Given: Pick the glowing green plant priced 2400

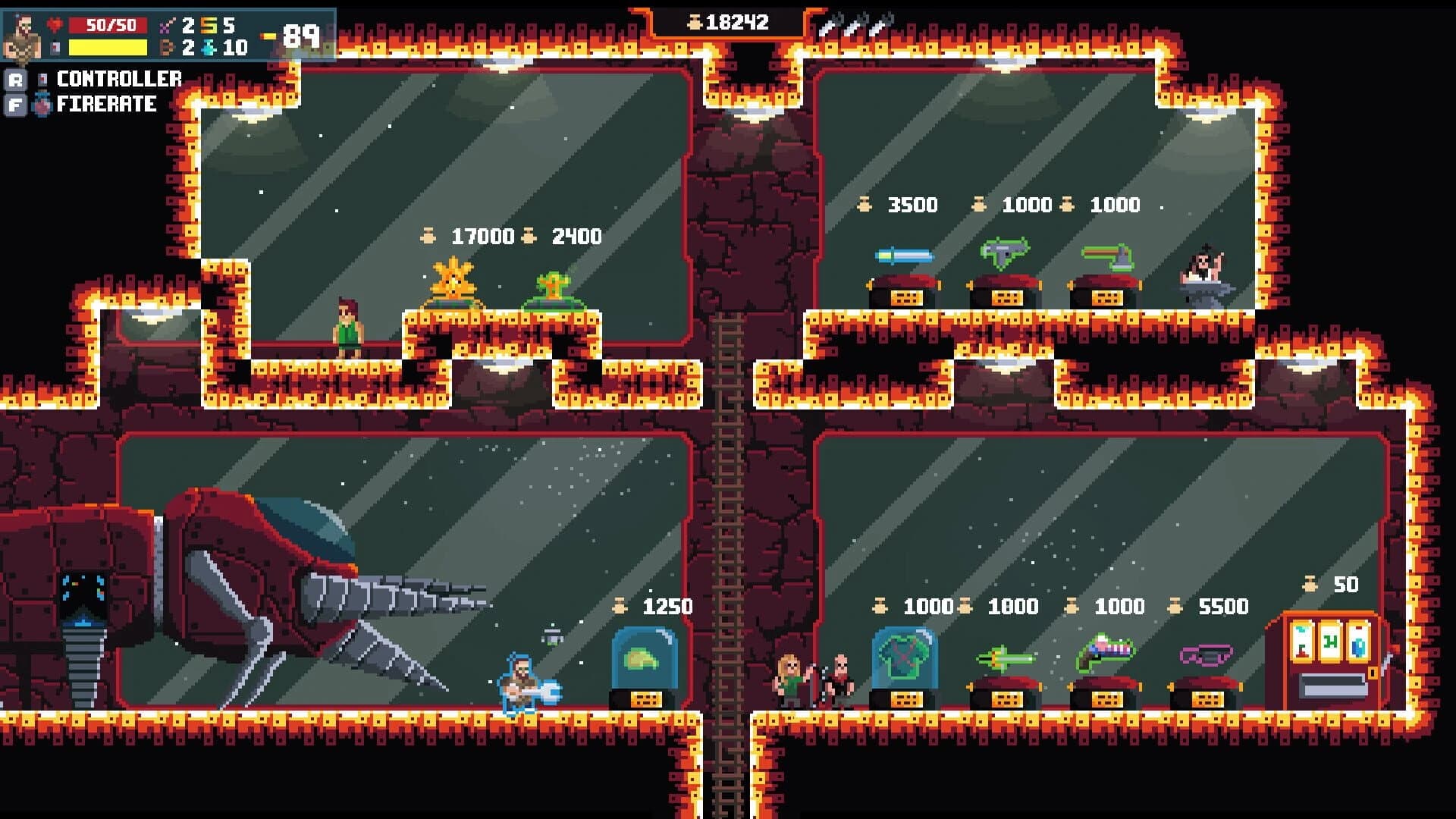Looking at the screenshot, I should click(553, 284).
